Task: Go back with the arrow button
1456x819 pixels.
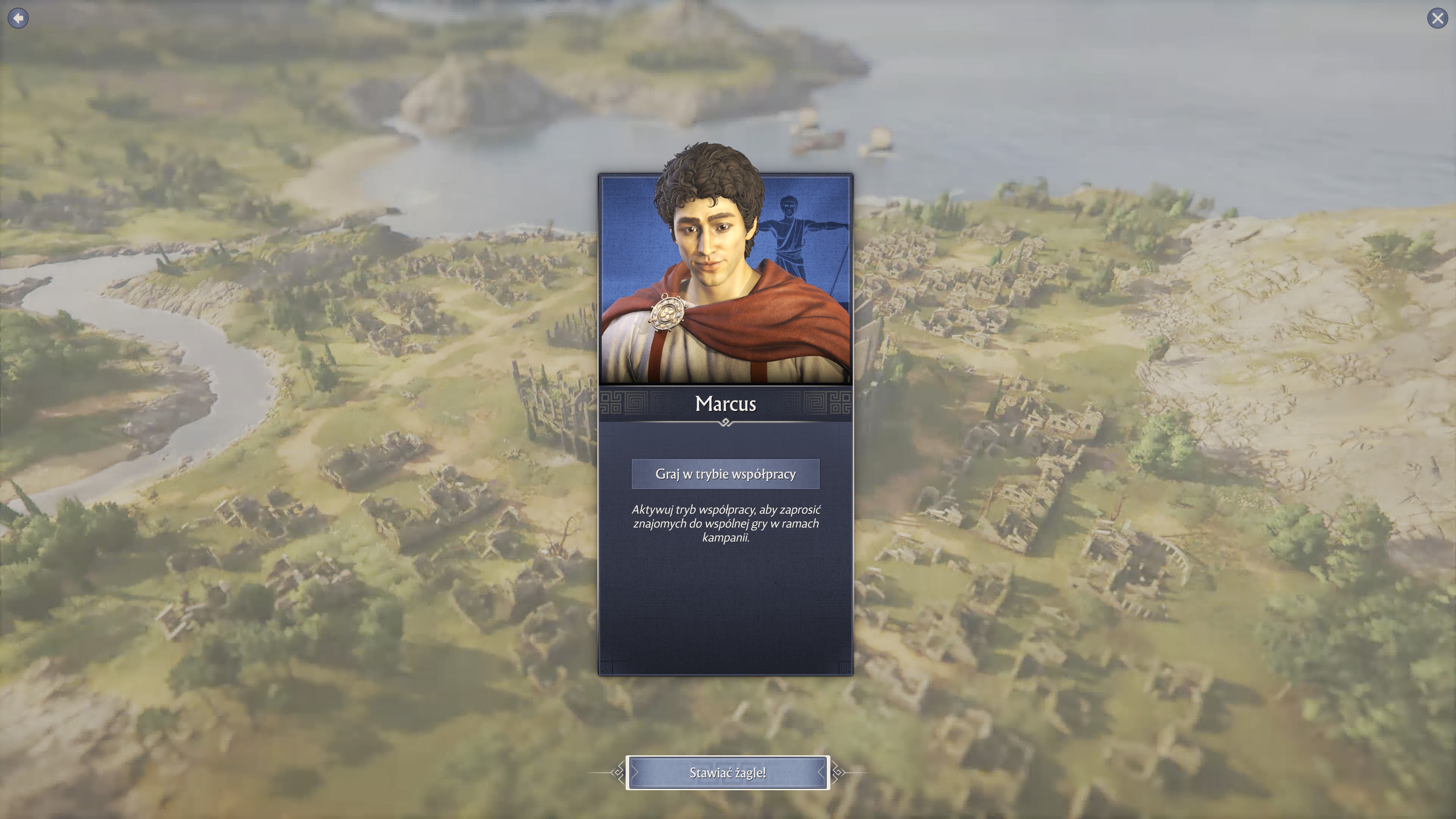Action: 18,18
